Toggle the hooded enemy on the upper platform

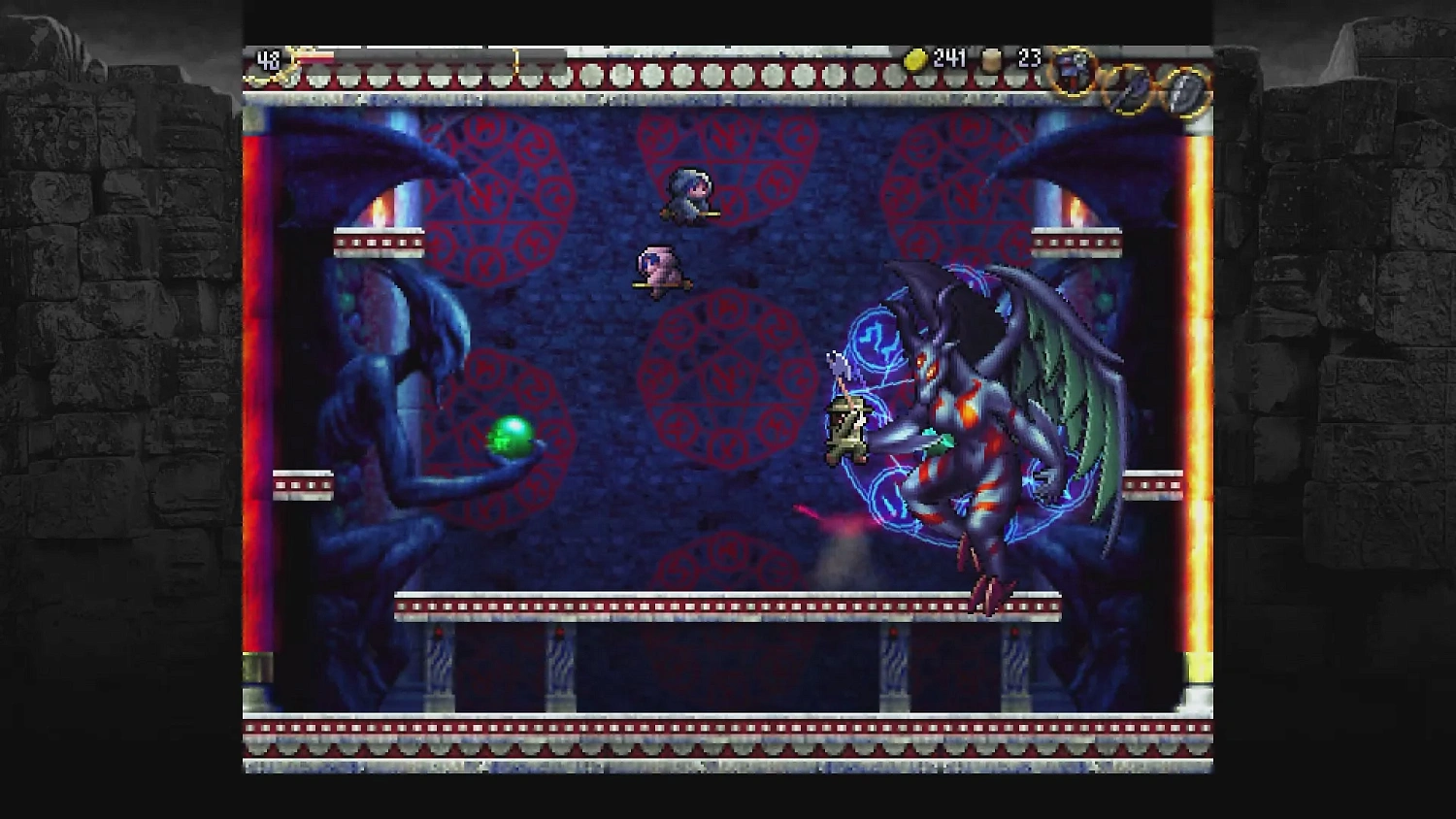687,197
